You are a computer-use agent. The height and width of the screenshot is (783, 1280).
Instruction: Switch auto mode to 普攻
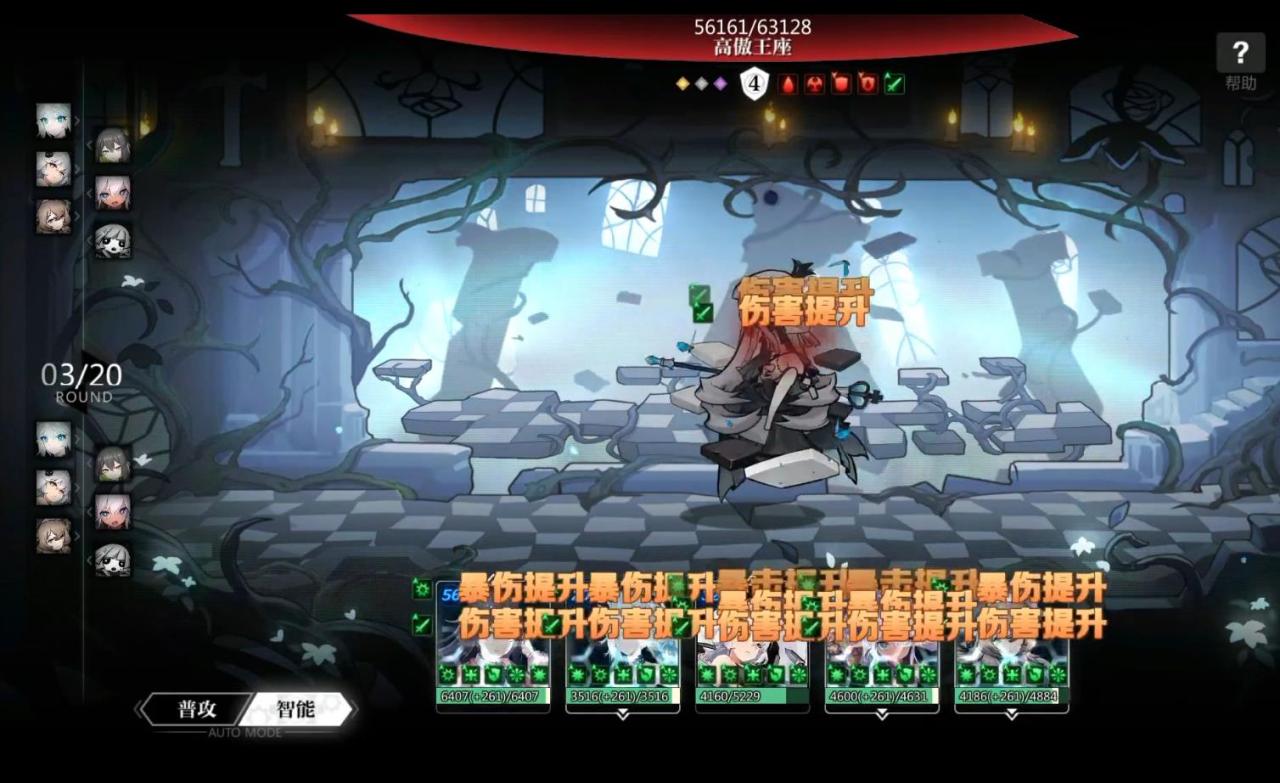point(197,710)
